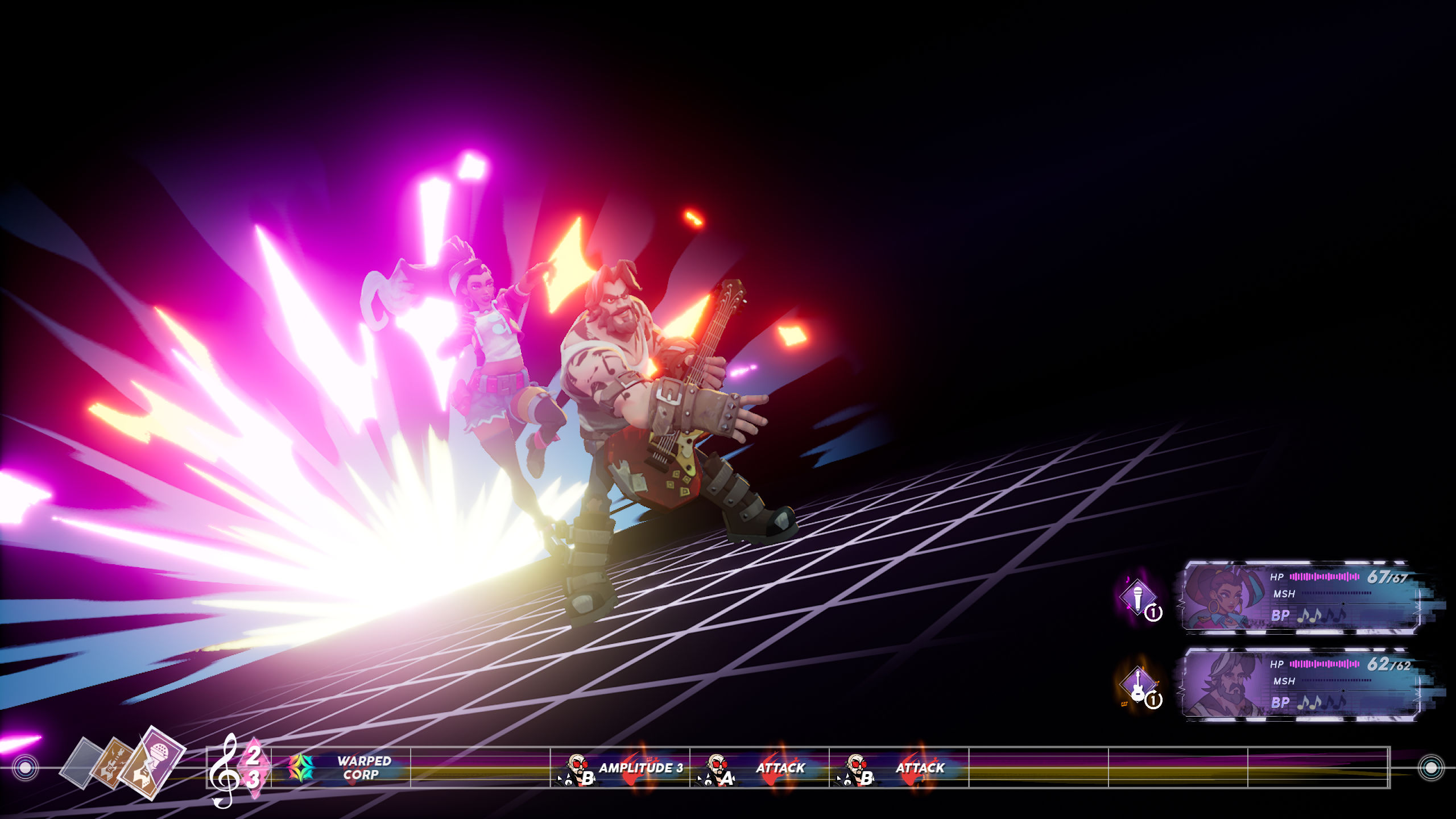
Task: Click the second Attack action label
Action: (920, 768)
